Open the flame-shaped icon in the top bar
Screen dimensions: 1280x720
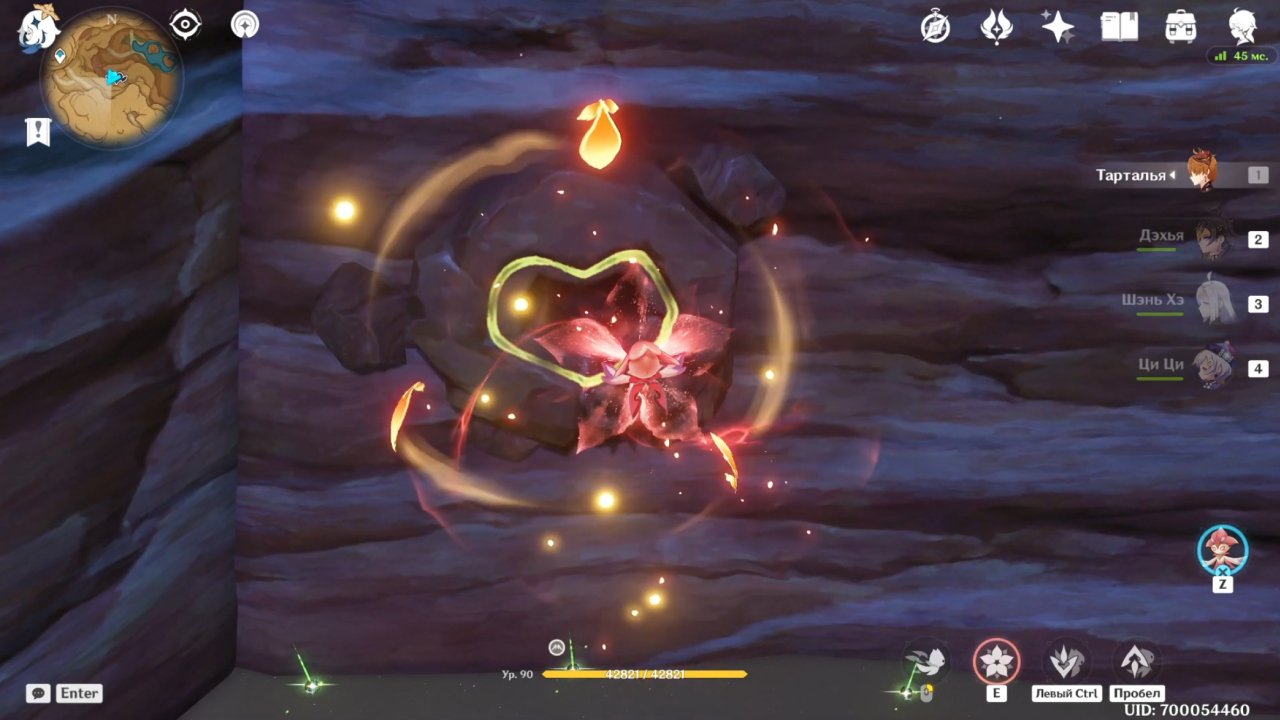[996, 27]
